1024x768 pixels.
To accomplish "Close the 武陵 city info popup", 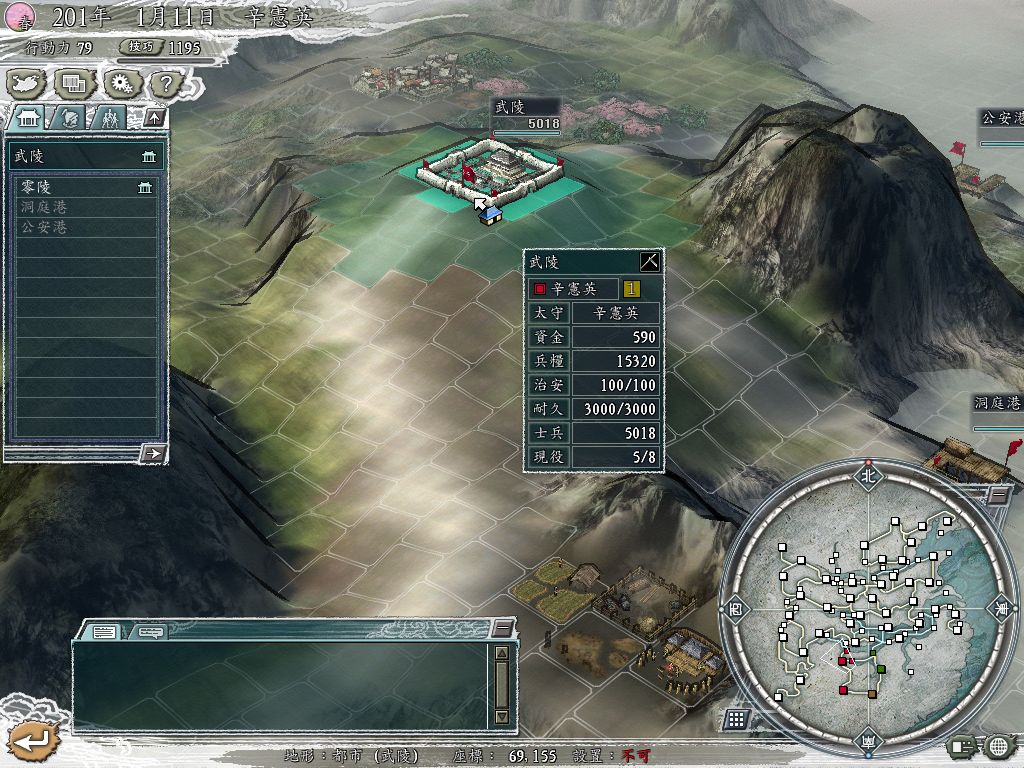I will pyautogui.click(x=650, y=262).
